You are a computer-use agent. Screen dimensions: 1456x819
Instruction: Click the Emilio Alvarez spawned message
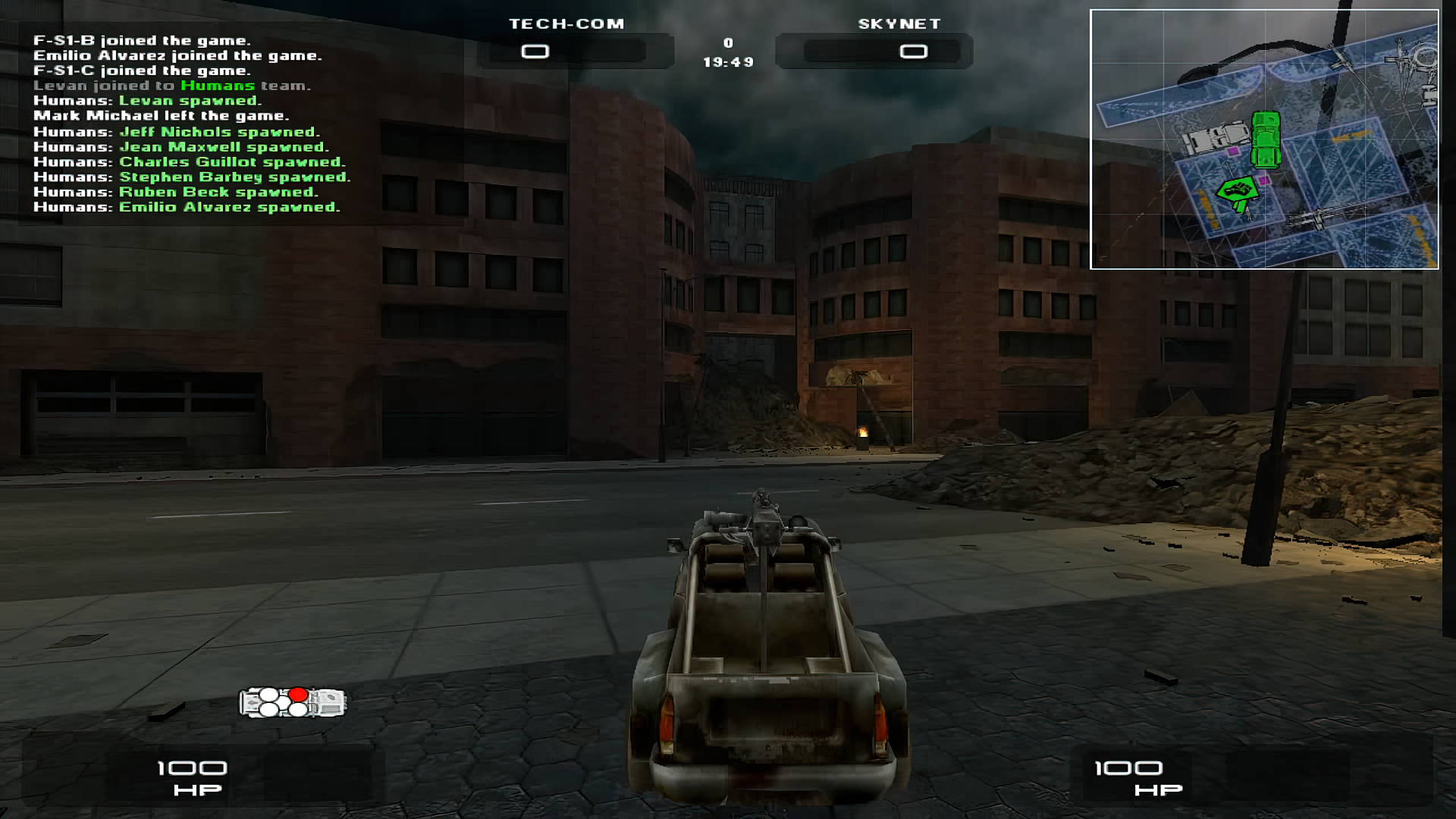tap(186, 207)
